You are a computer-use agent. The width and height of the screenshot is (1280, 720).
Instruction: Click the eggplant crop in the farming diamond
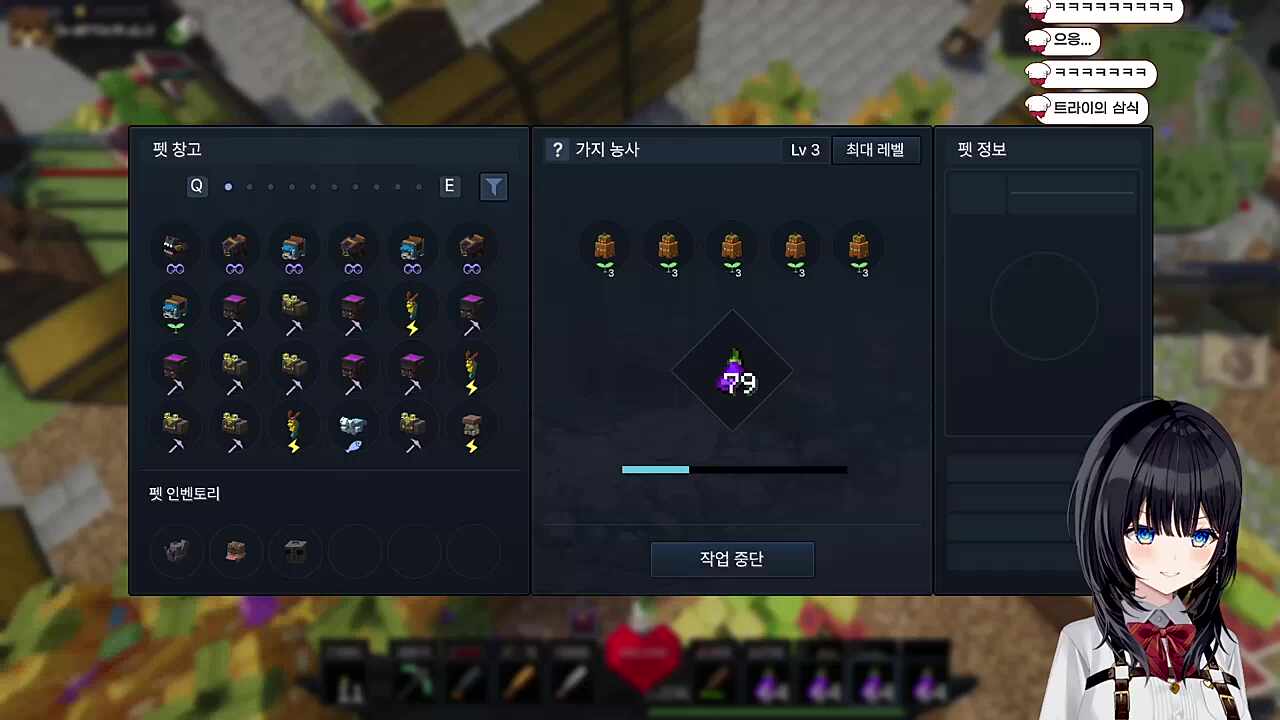click(x=733, y=372)
